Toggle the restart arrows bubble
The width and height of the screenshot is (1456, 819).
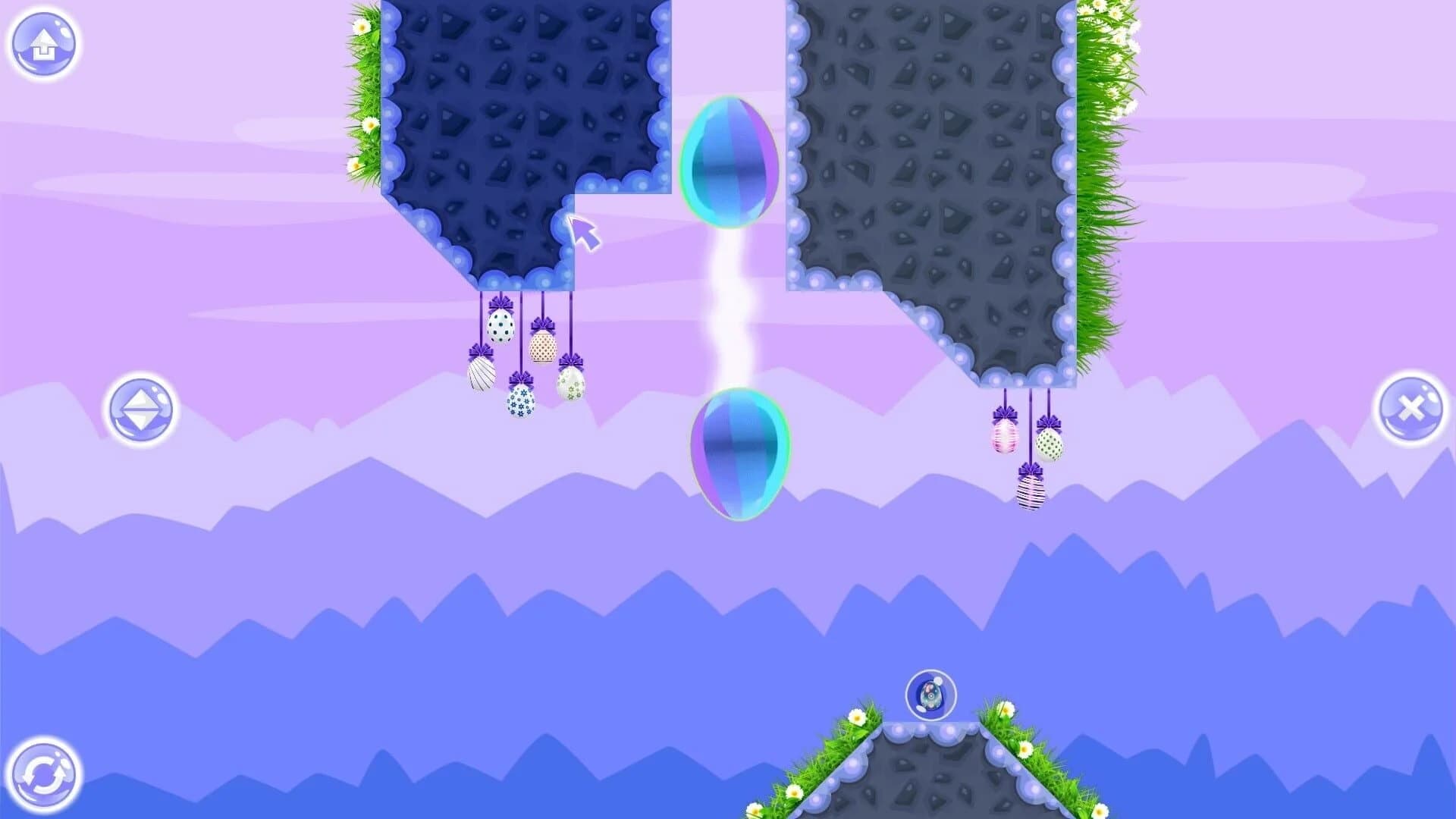point(44,775)
